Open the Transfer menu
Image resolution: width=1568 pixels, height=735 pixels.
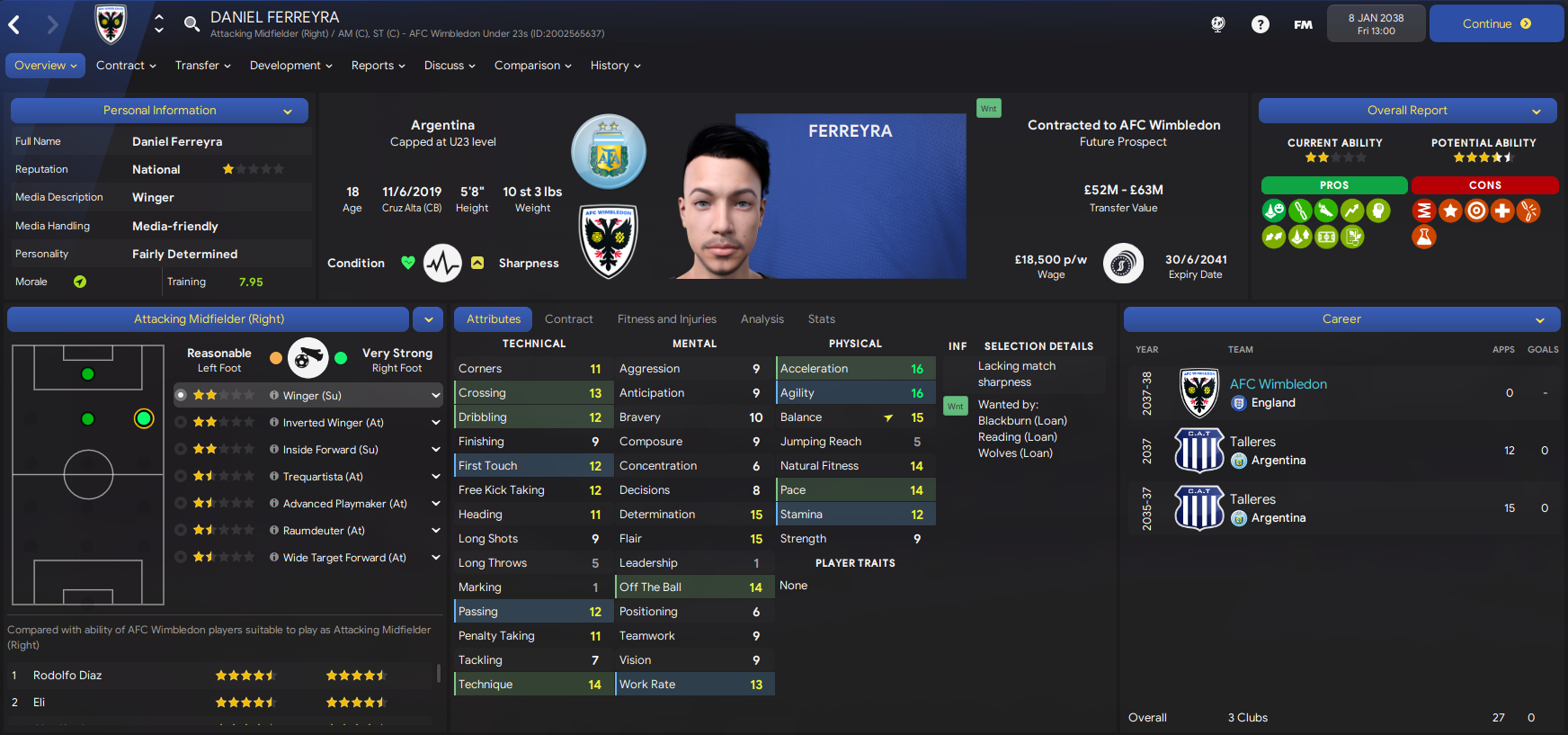(x=202, y=66)
